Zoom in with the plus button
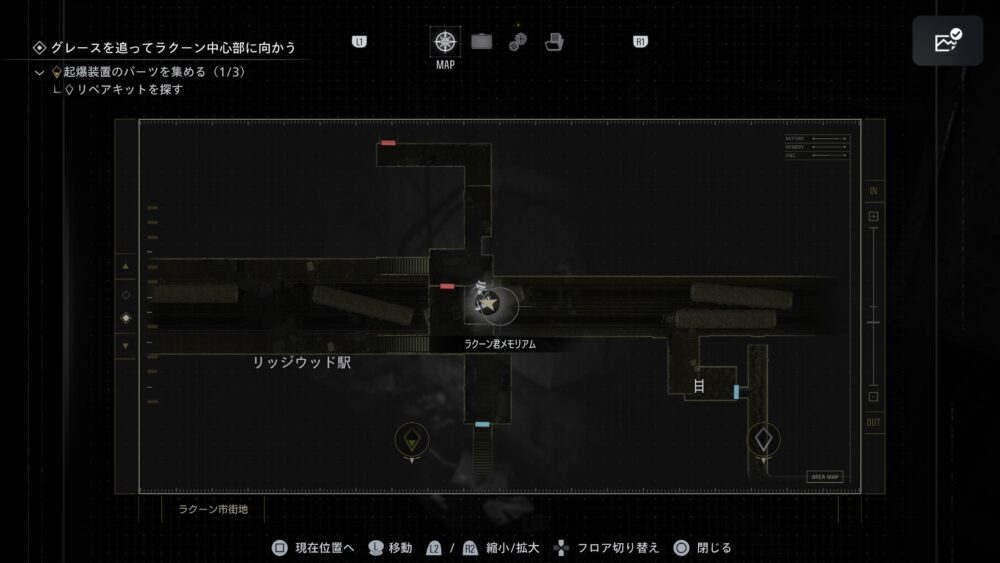The image size is (1000, 563). tap(873, 216)
